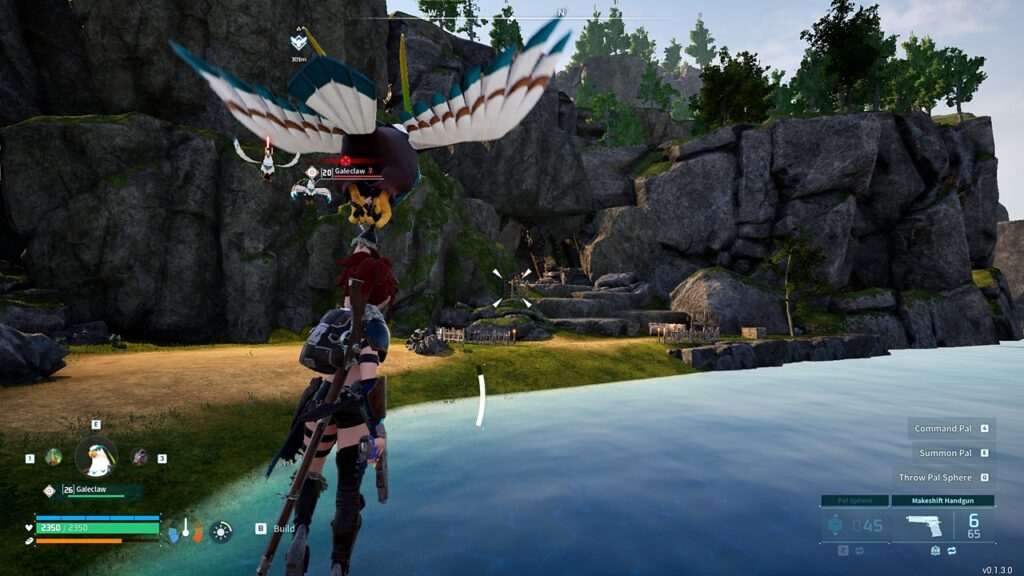1024x576 pixels.
Task: Switch to the green pal on the left
Action: click(x=53, y=457)
